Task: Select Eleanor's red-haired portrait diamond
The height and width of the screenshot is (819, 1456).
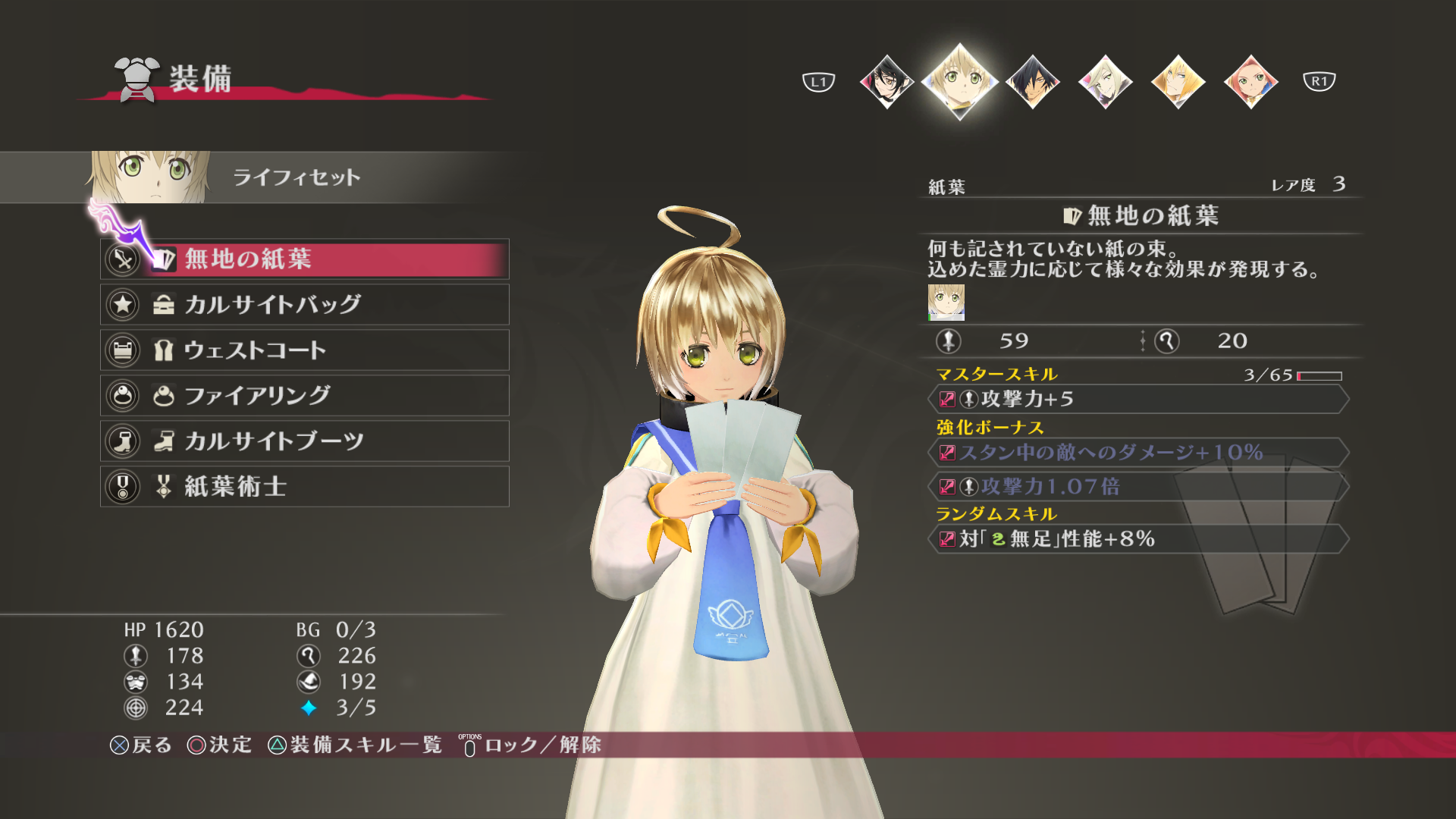Action: pyautogui.click(x=1250, y=81)
